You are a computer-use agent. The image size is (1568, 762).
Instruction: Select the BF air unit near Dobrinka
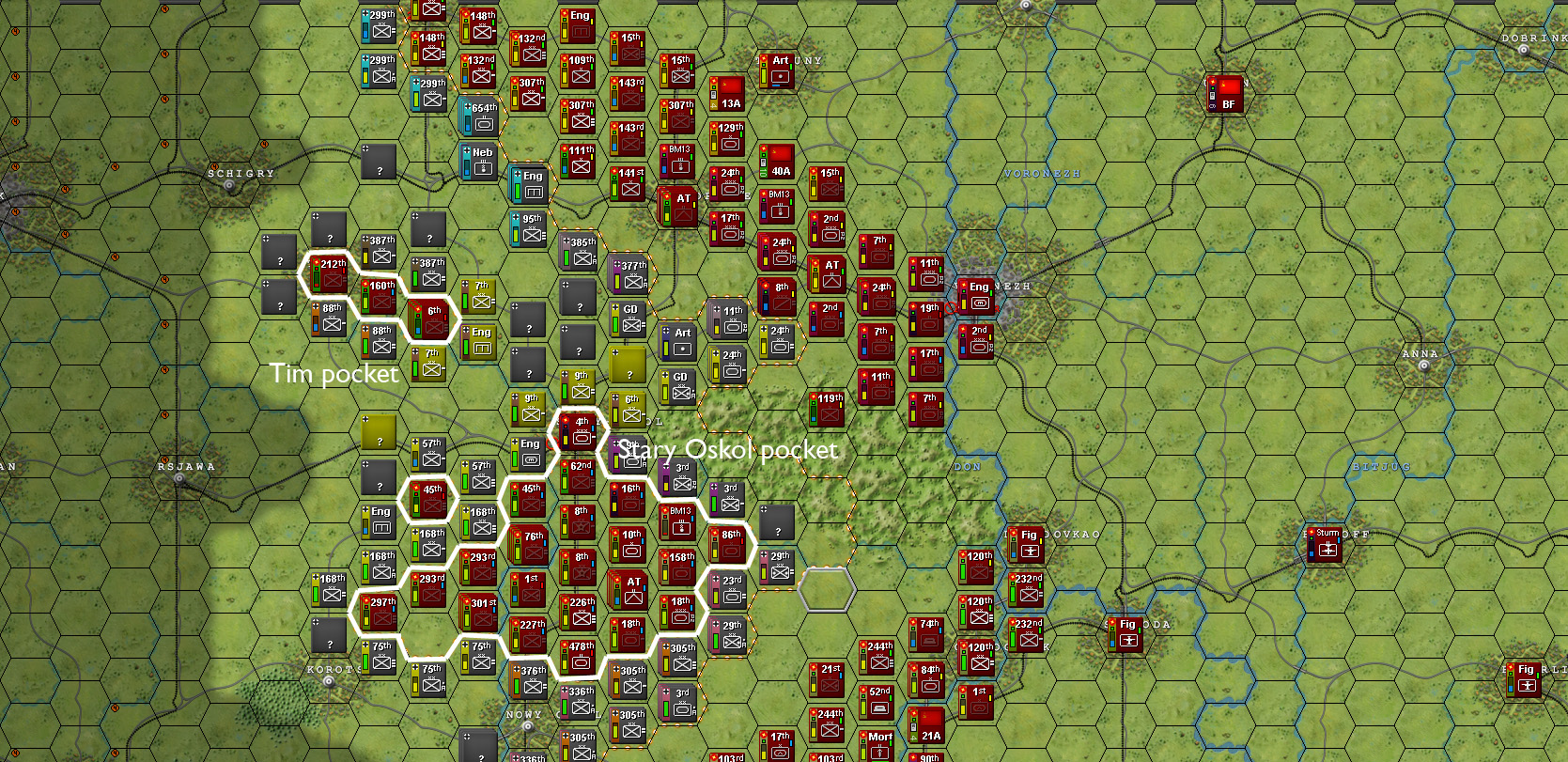coord(1227,93)
